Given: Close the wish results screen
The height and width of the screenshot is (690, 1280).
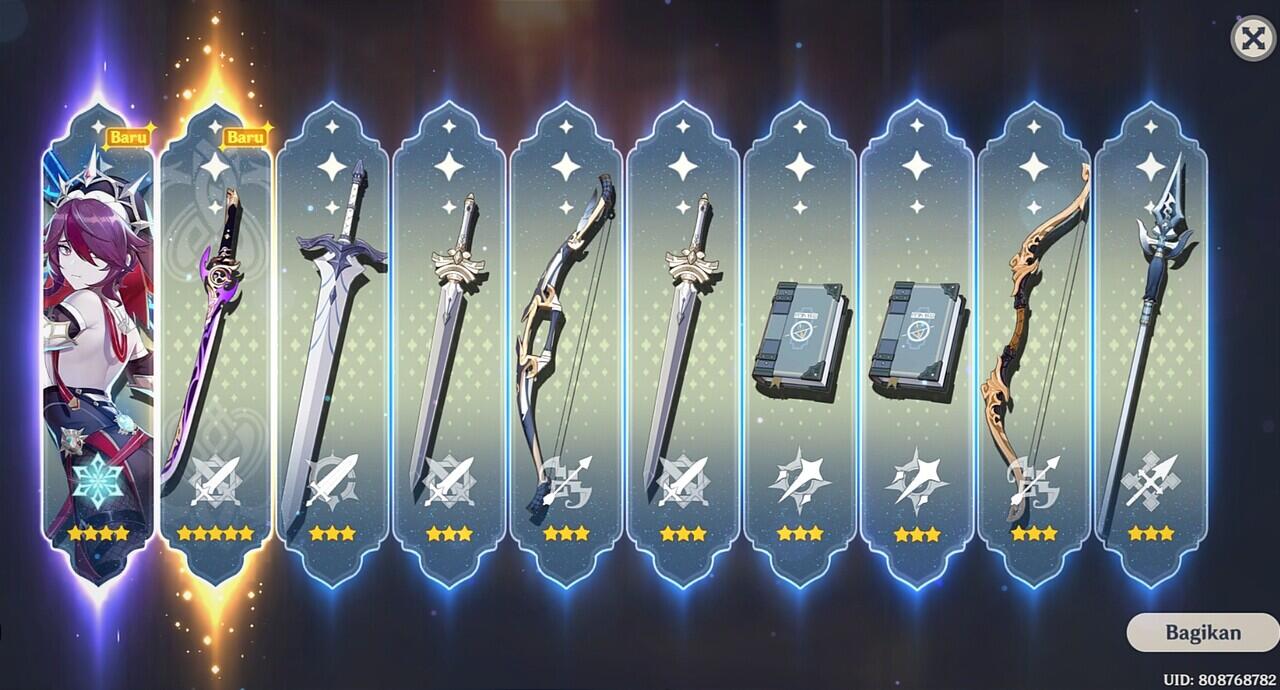Looking at the screenshot, I should click(1252, 40).
